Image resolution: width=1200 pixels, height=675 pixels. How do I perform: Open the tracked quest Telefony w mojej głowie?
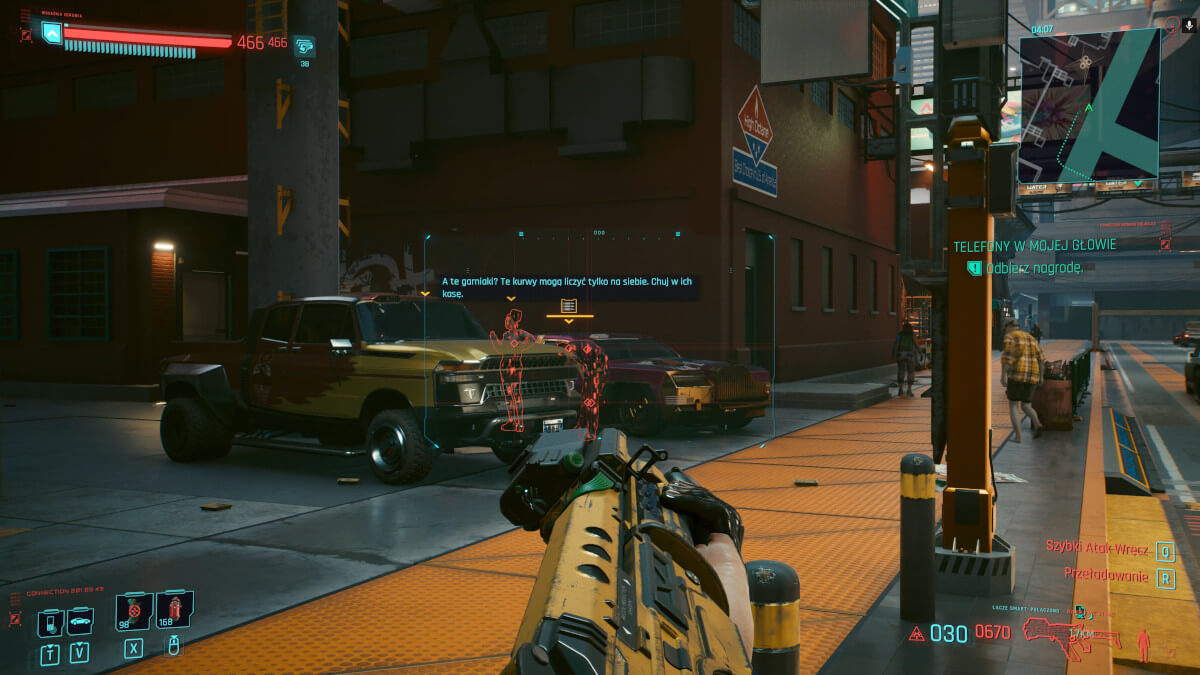(1034, 245)
